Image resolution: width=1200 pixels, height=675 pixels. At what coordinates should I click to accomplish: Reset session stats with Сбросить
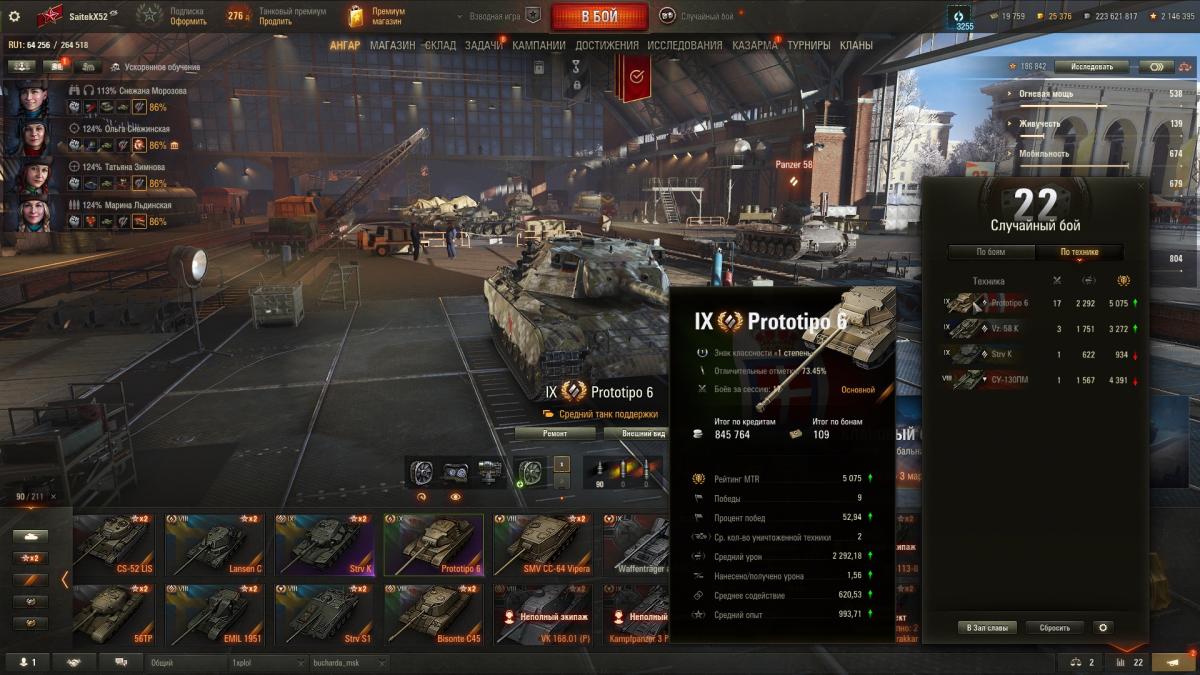pyautogui.click(x=1054, y=628)
